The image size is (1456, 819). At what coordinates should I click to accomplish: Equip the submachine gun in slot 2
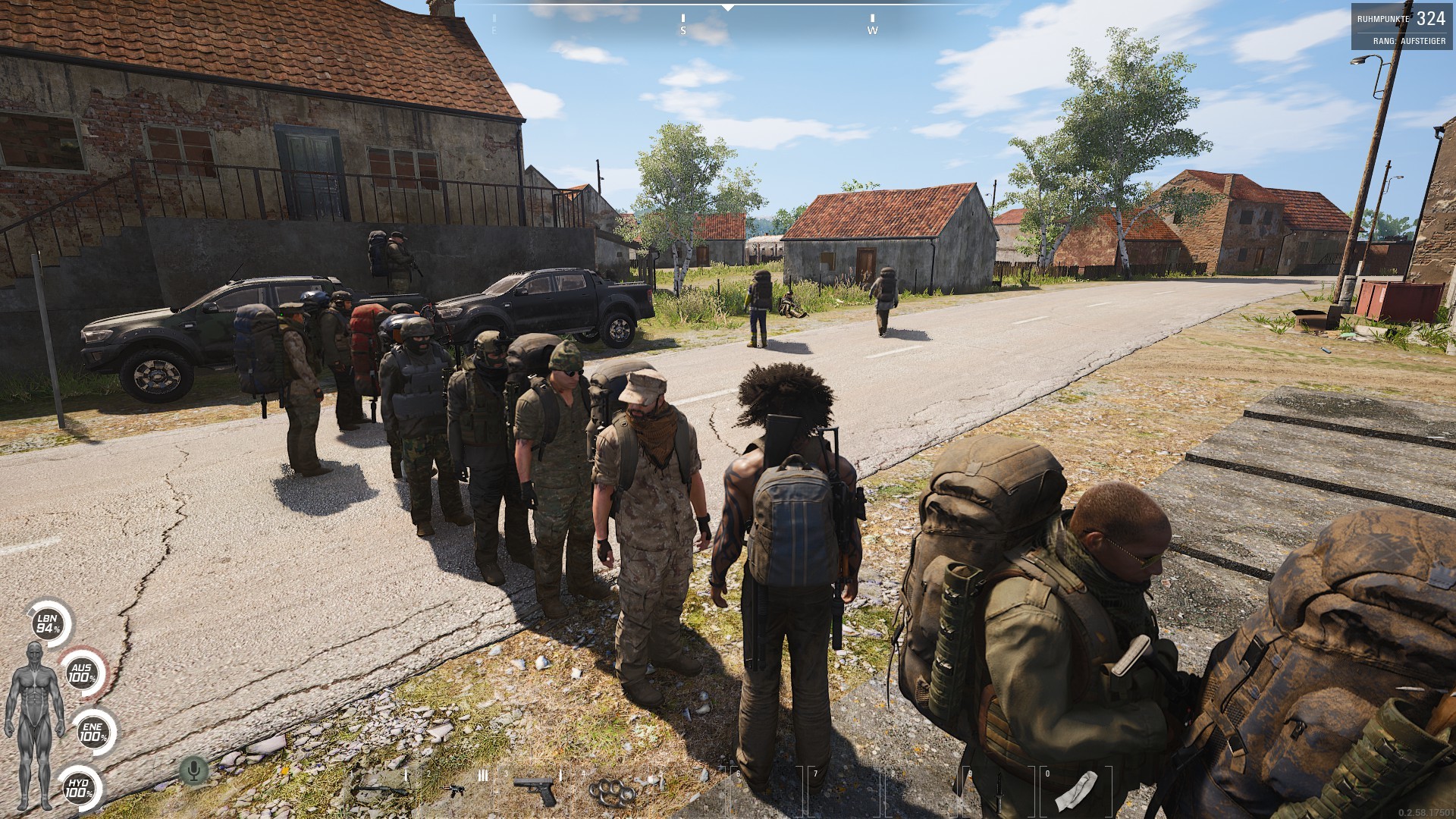pos(453,790)
